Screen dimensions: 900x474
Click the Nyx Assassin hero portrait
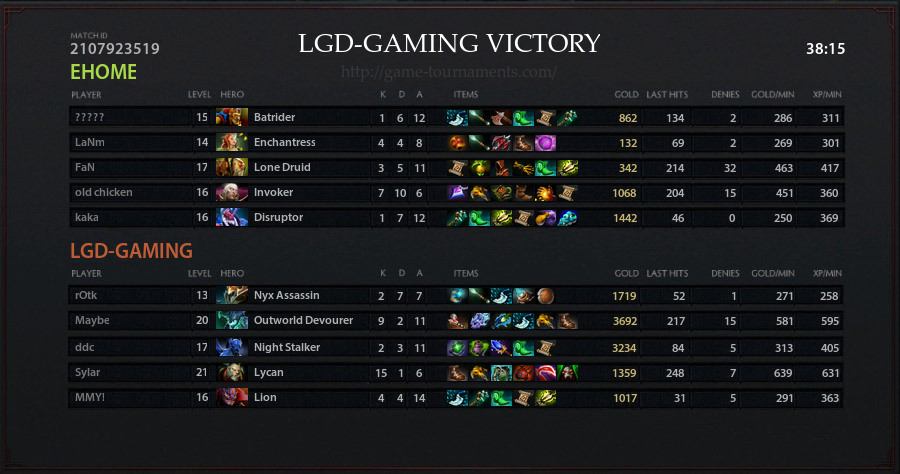[x=232, y=295]
